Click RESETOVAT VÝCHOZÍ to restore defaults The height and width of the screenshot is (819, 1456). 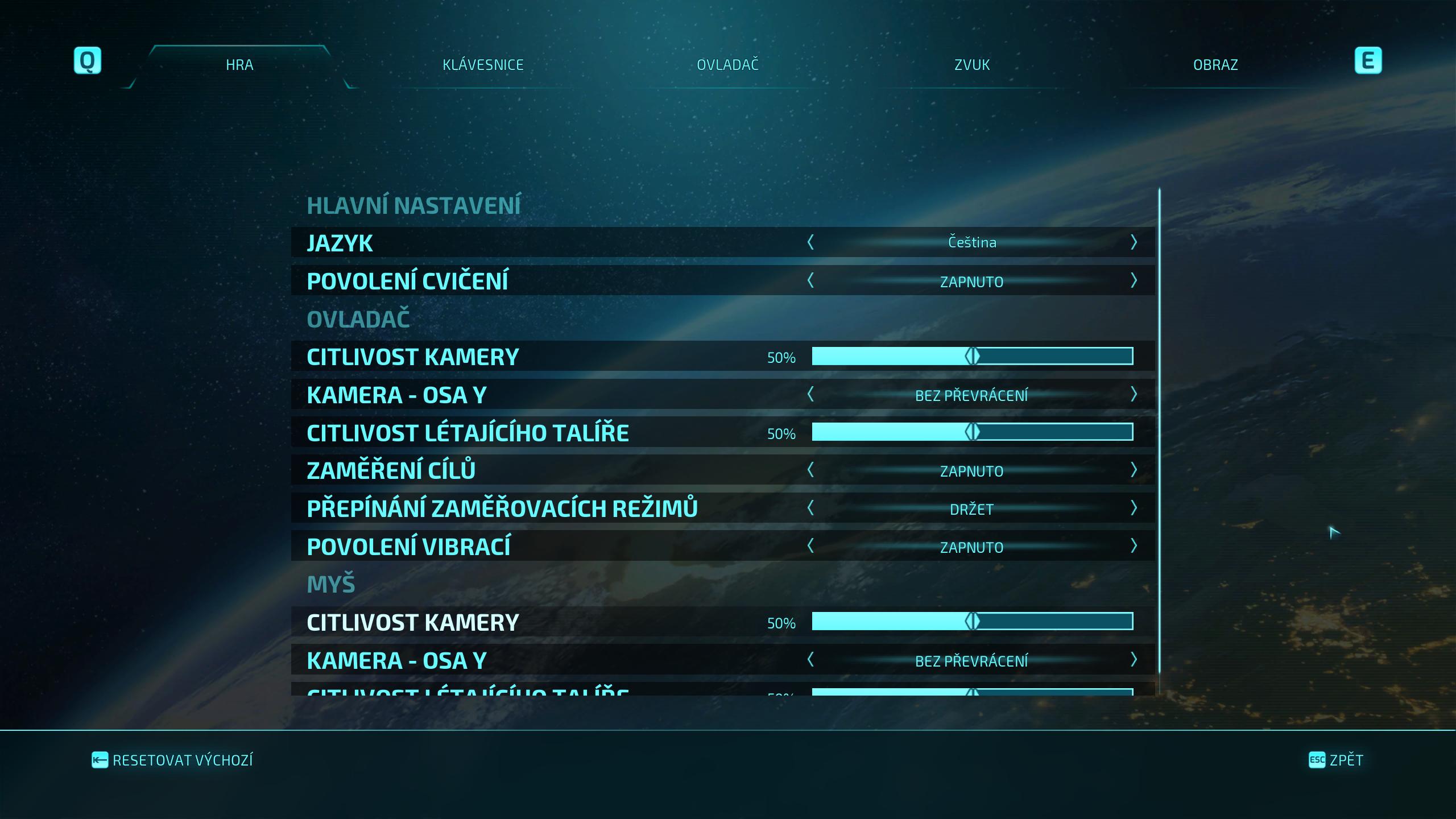coord(172,760)
